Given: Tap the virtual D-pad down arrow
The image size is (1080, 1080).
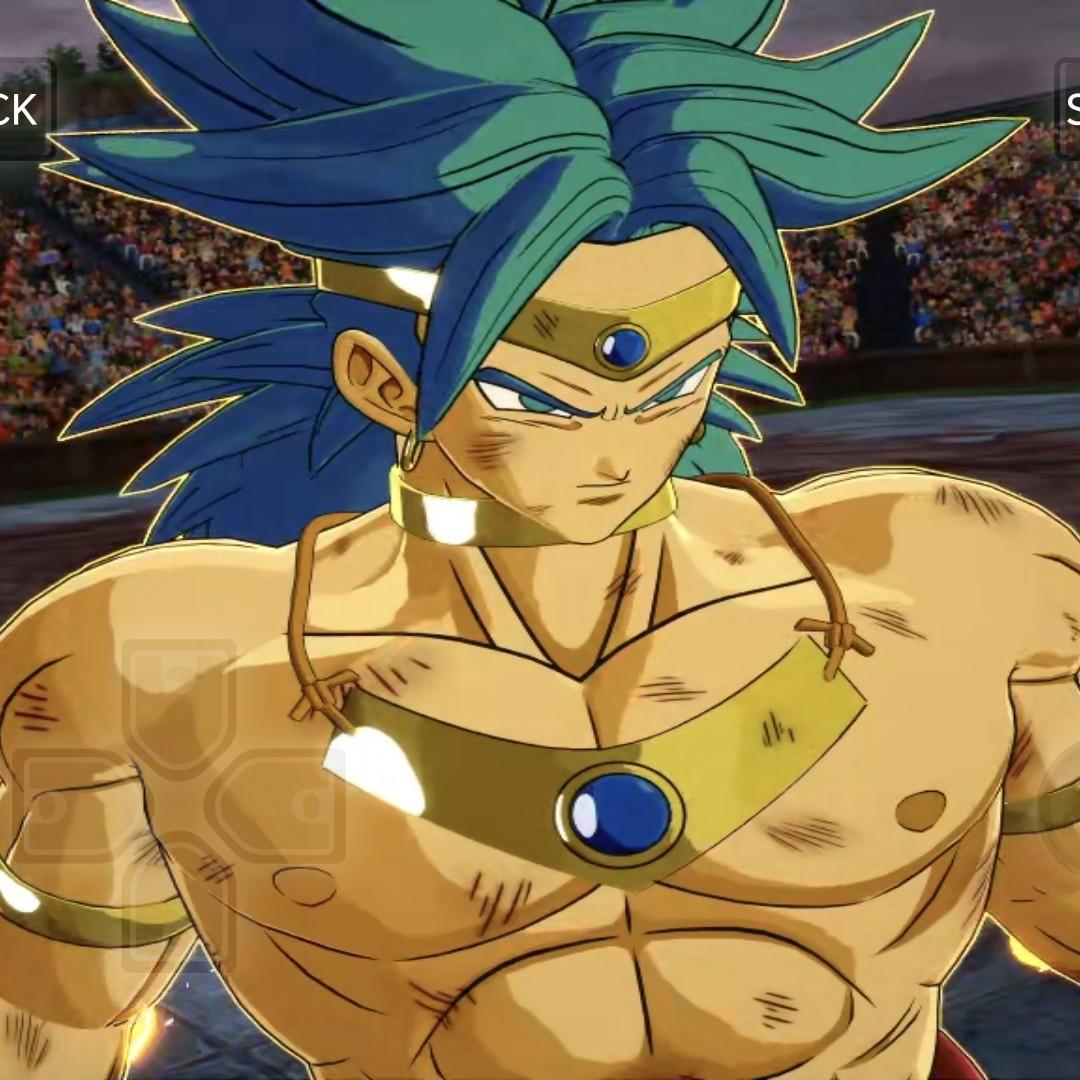Looking at the screenshot, I should (180, 905).
